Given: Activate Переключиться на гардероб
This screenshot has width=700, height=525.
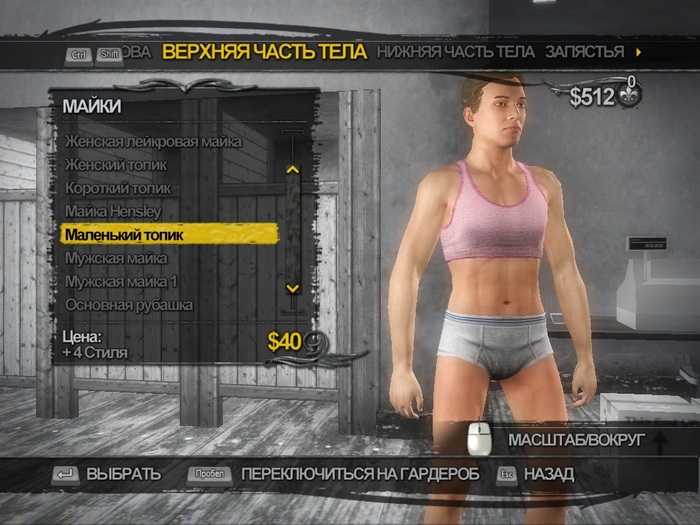Looking at the screenshot, I should point(360,474).
